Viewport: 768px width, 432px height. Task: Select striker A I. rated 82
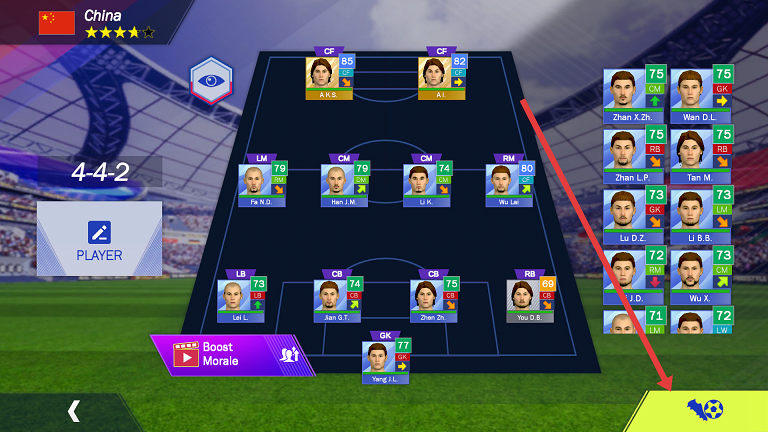[x=442, y=76]
